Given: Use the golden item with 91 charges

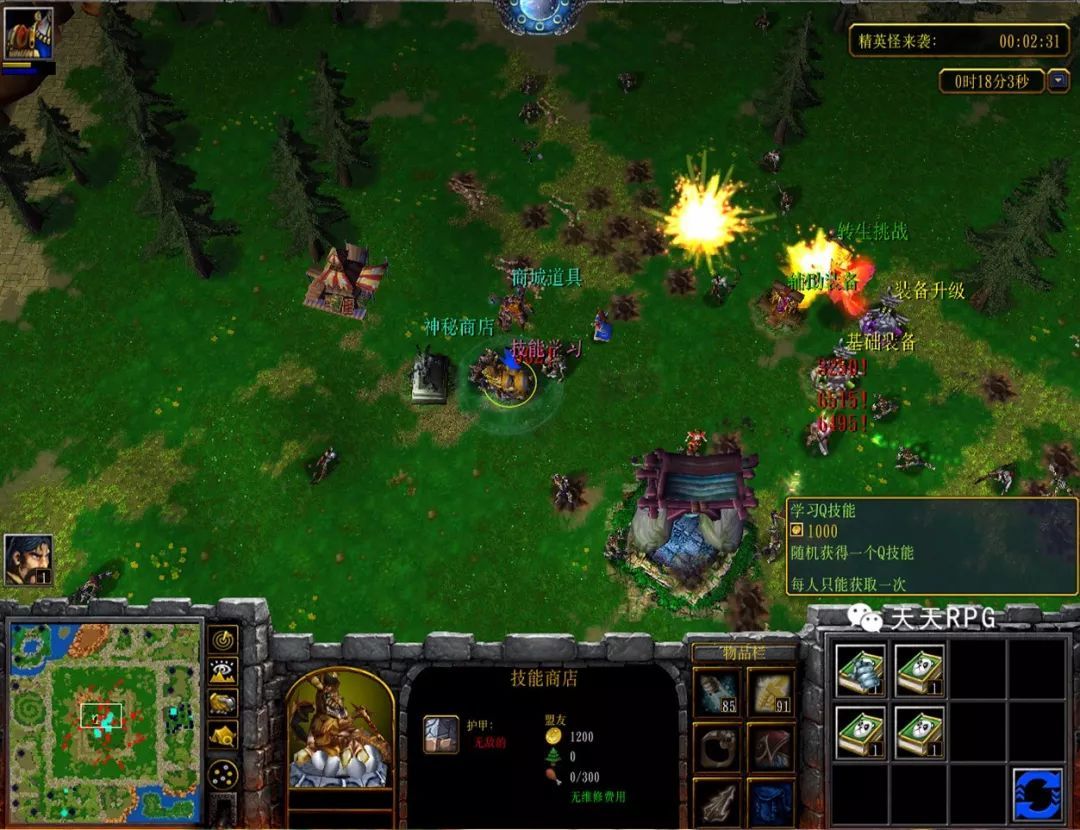Looking at the screenshot, I should [771, 692].
